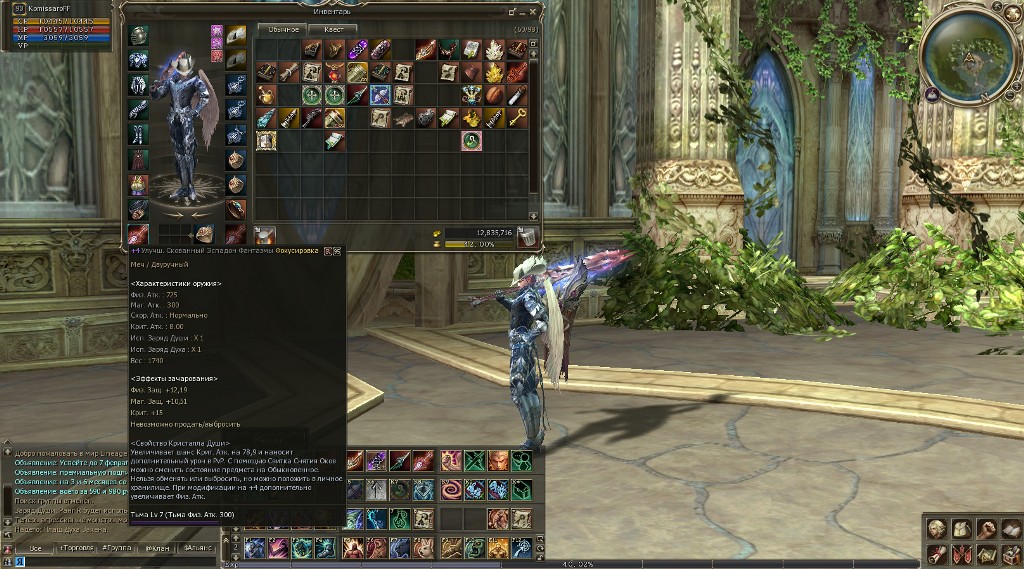Viewport: 1024px width, 569px height.
Task: Click the trash can in the inventory
Action: pyautogui.click(x=527, y=235)
